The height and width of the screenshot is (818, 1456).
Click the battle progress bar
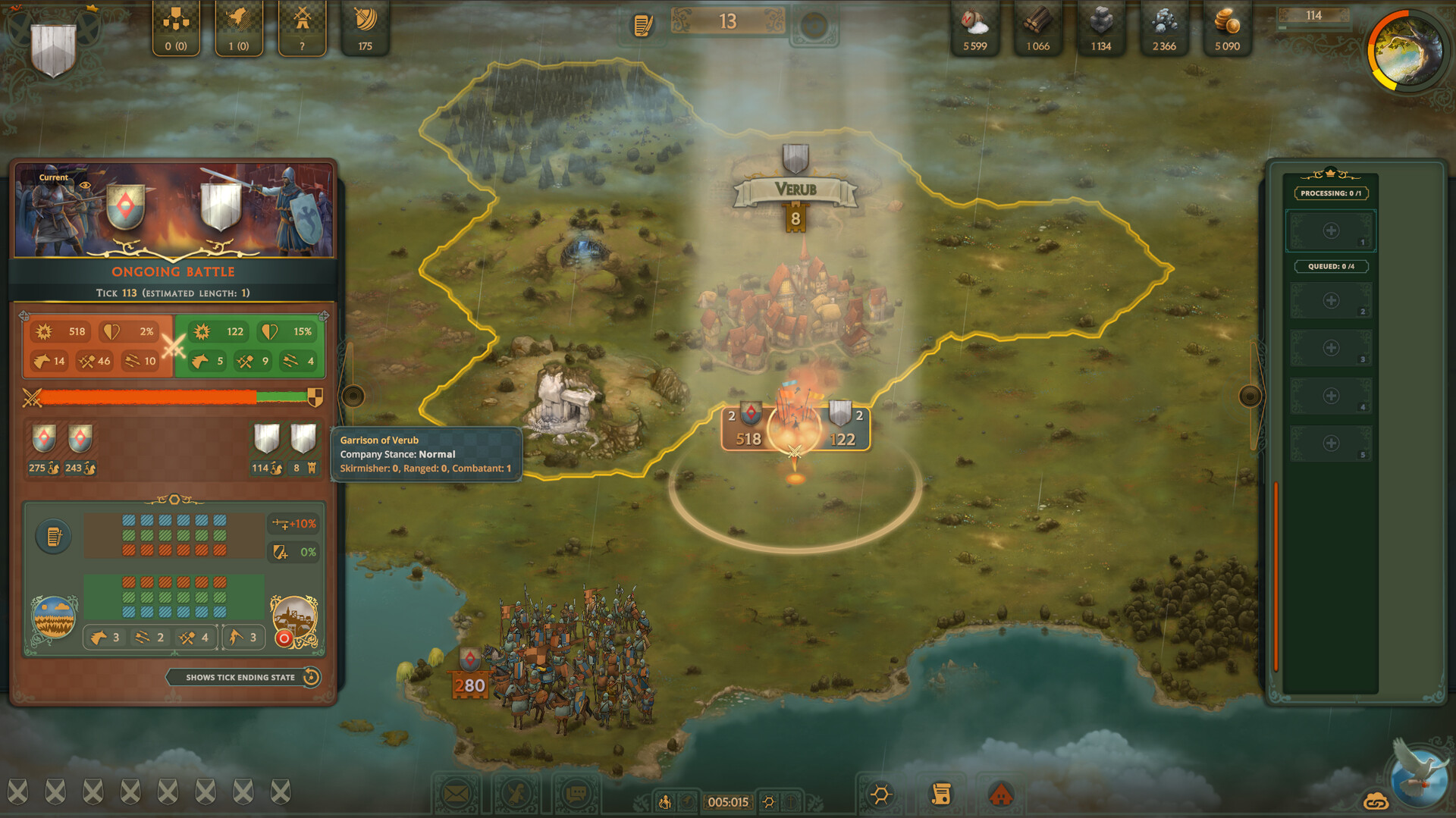[171, 396]
